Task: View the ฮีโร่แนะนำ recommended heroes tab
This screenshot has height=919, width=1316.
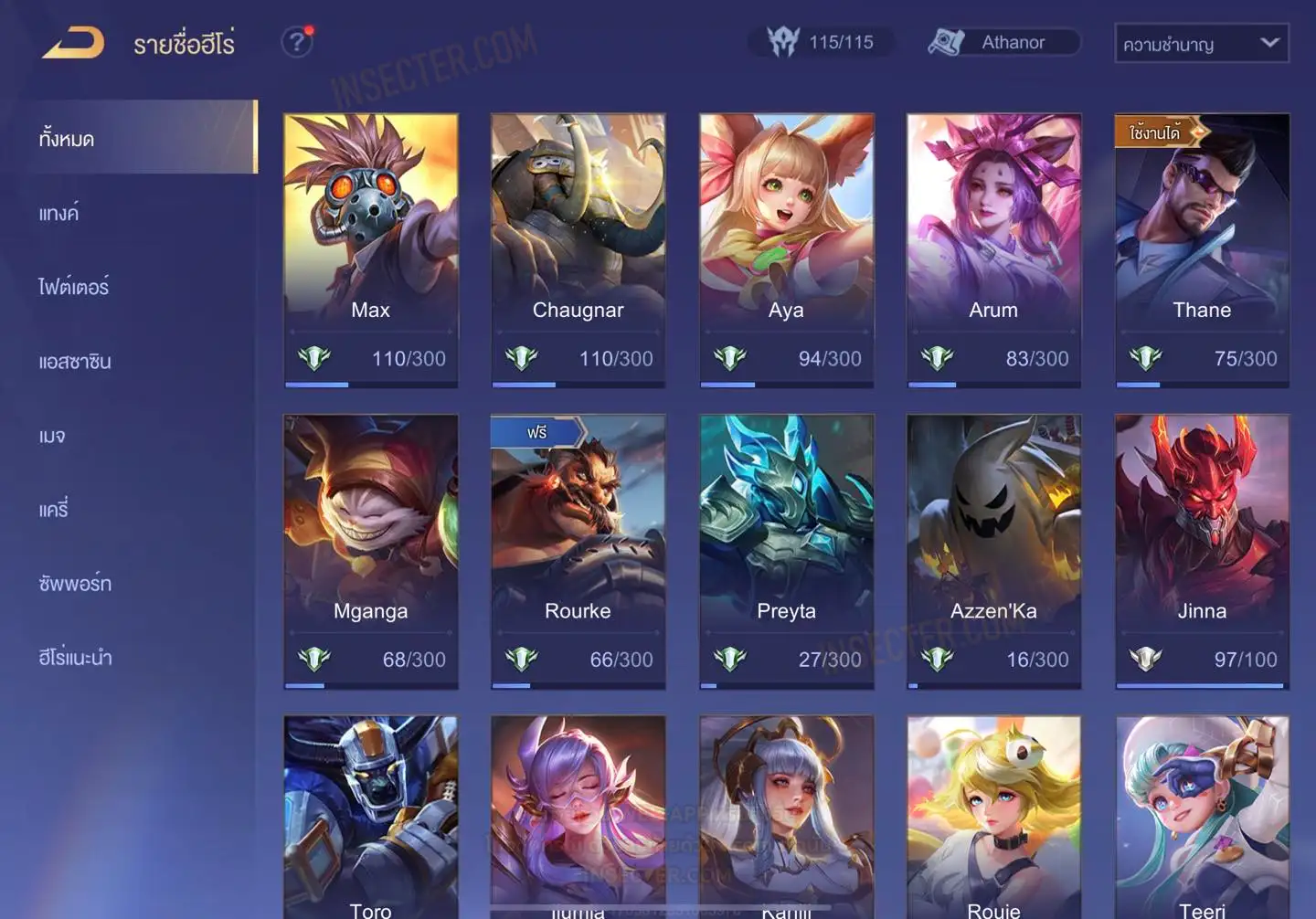Action: [75, 658]
